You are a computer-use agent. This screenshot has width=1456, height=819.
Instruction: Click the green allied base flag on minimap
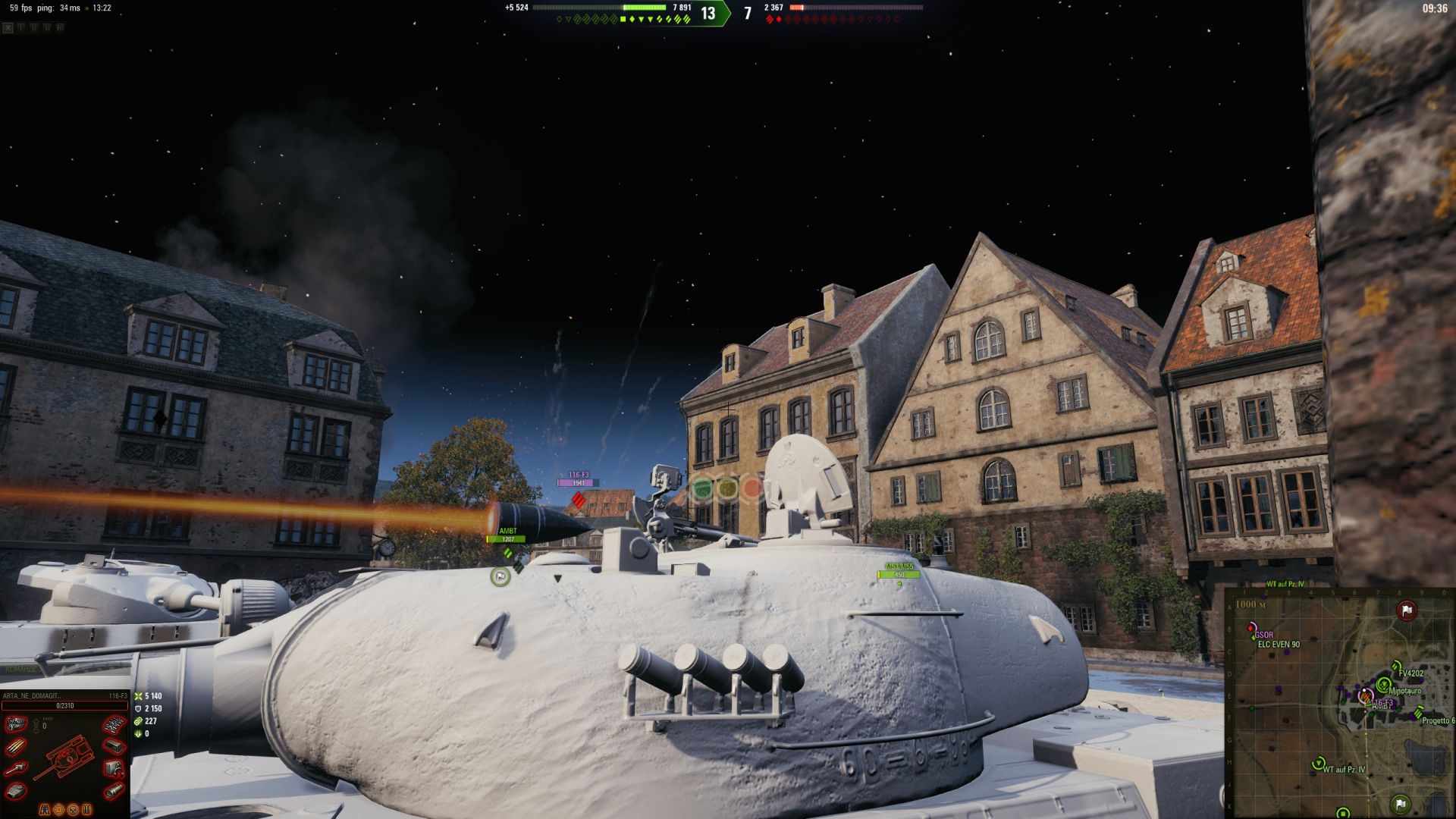point(1400,803)
